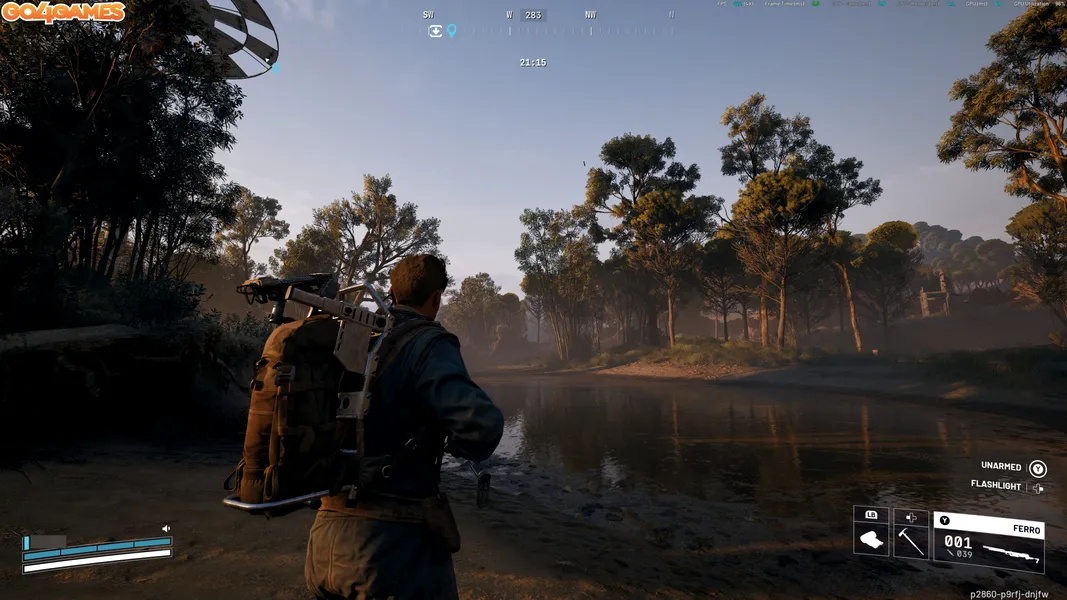Select the white download marker on compass
The height and width of the screenshot is (600, 1067).
435,31
